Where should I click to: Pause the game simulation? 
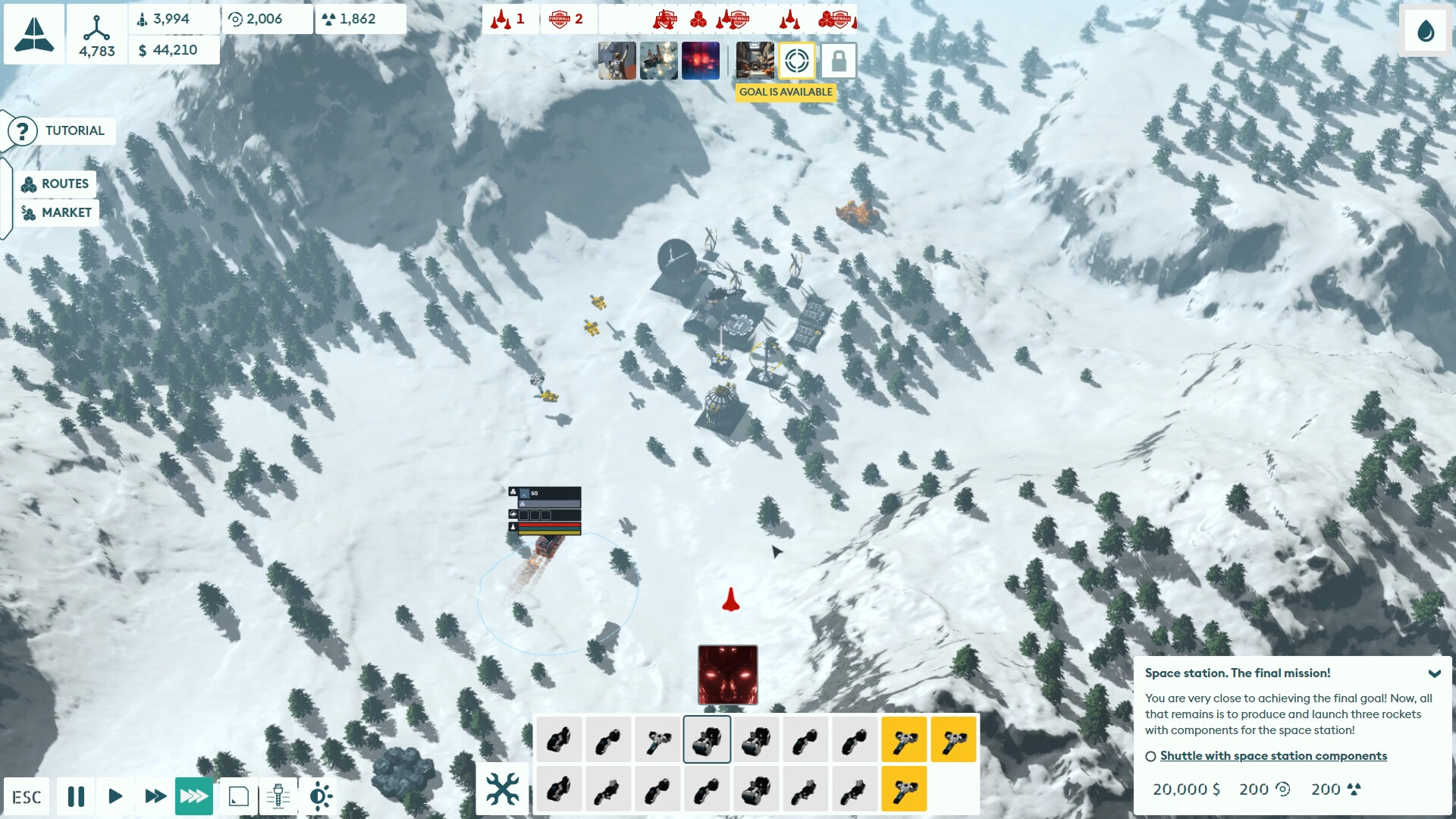tap(76, 796)
